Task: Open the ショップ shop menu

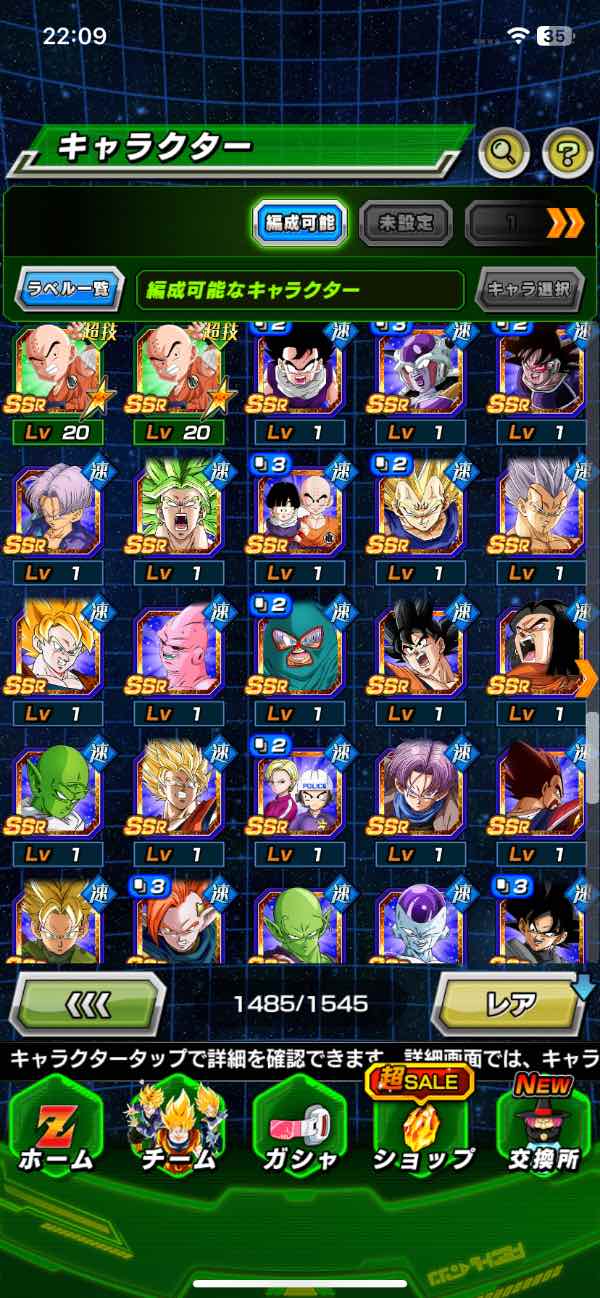Action: click(422, 1130)
